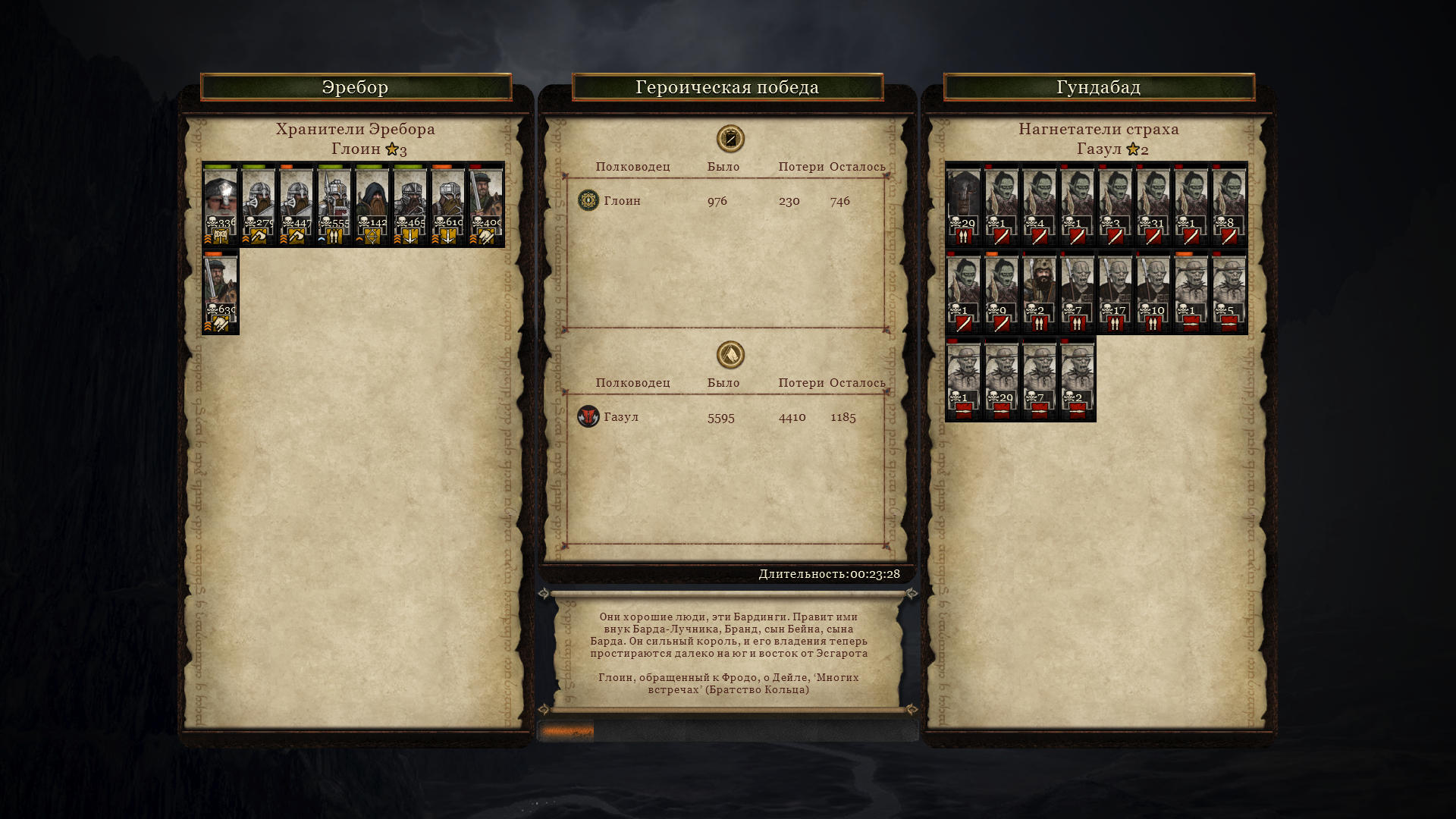Choose the dwarf axe unit with 279 kills

tap(259, 205)
